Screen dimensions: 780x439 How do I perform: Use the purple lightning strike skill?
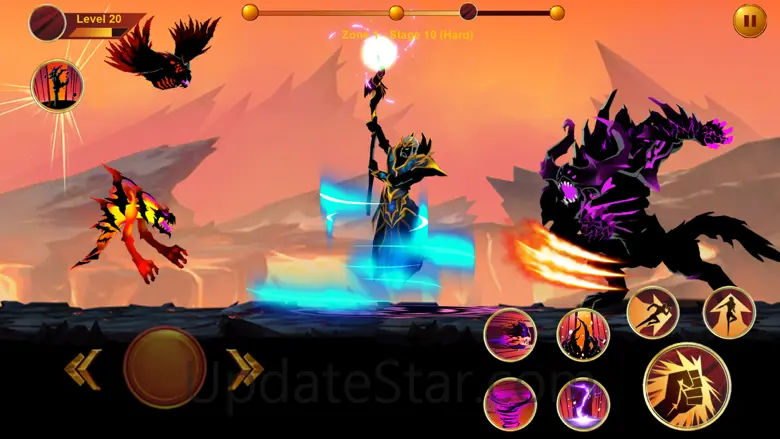(x=583, y=404)
